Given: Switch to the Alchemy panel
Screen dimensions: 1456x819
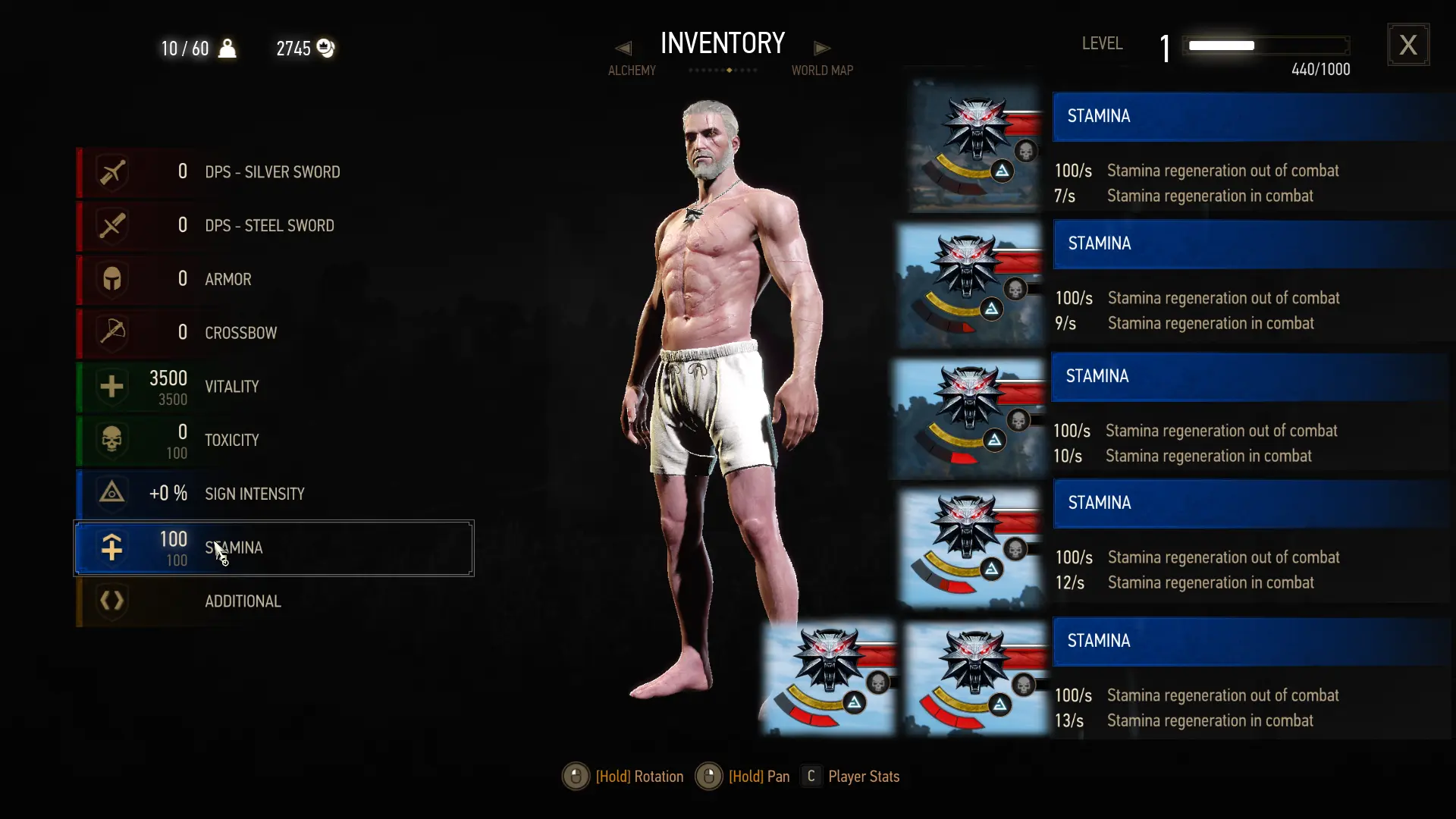Looking at the screenshot, I should 632,71.
